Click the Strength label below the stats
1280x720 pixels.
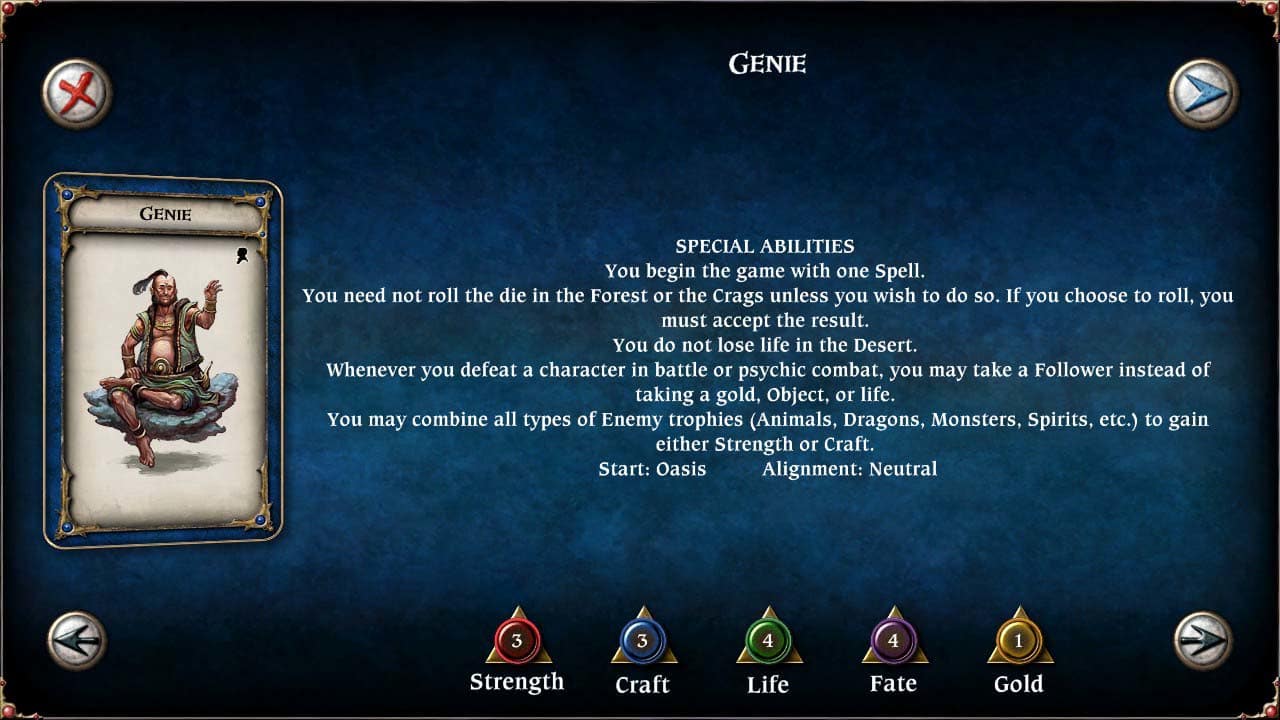(516, 682)
